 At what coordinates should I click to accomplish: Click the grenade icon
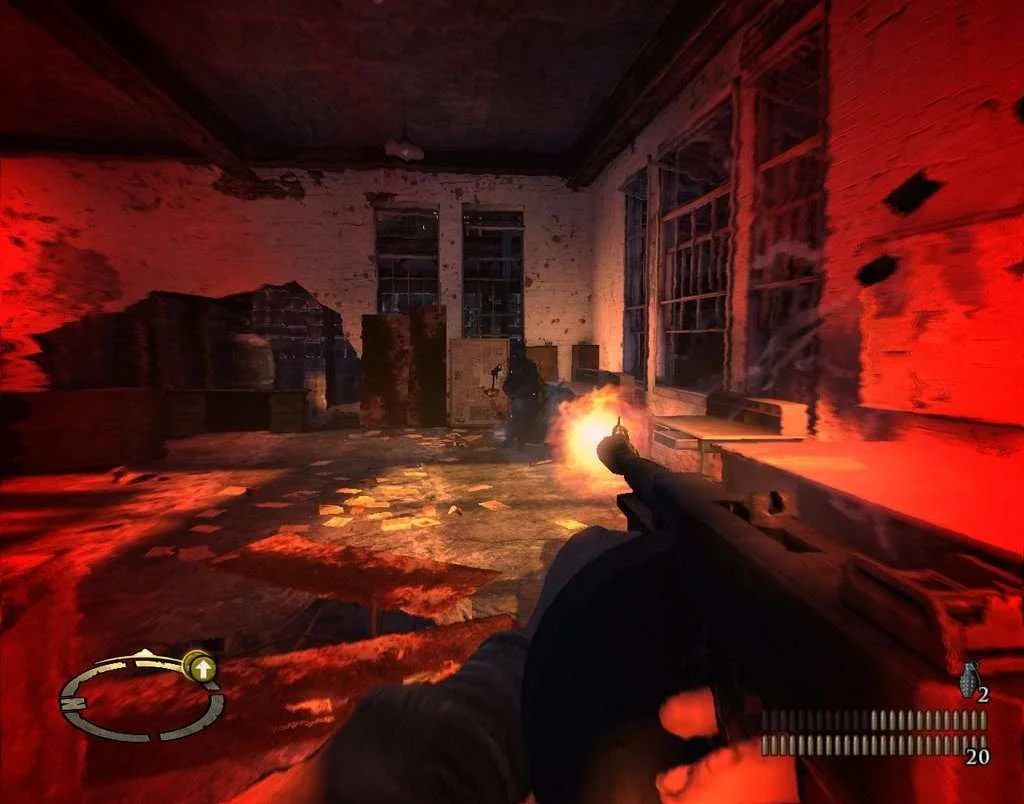[x=967, y=679]
